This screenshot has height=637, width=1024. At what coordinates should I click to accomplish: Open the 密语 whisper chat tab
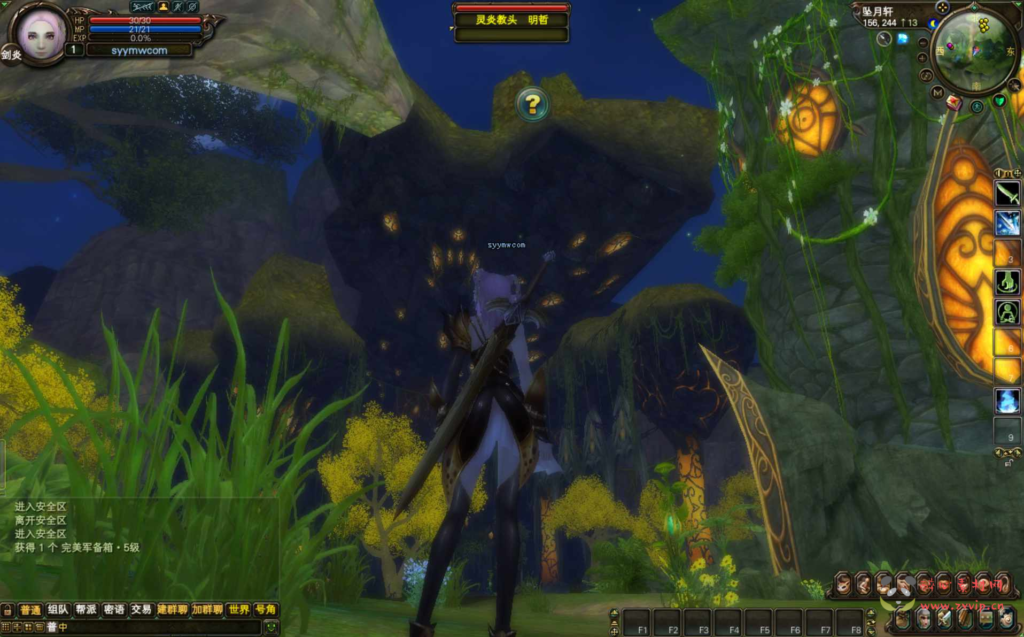tap(114, 609)
